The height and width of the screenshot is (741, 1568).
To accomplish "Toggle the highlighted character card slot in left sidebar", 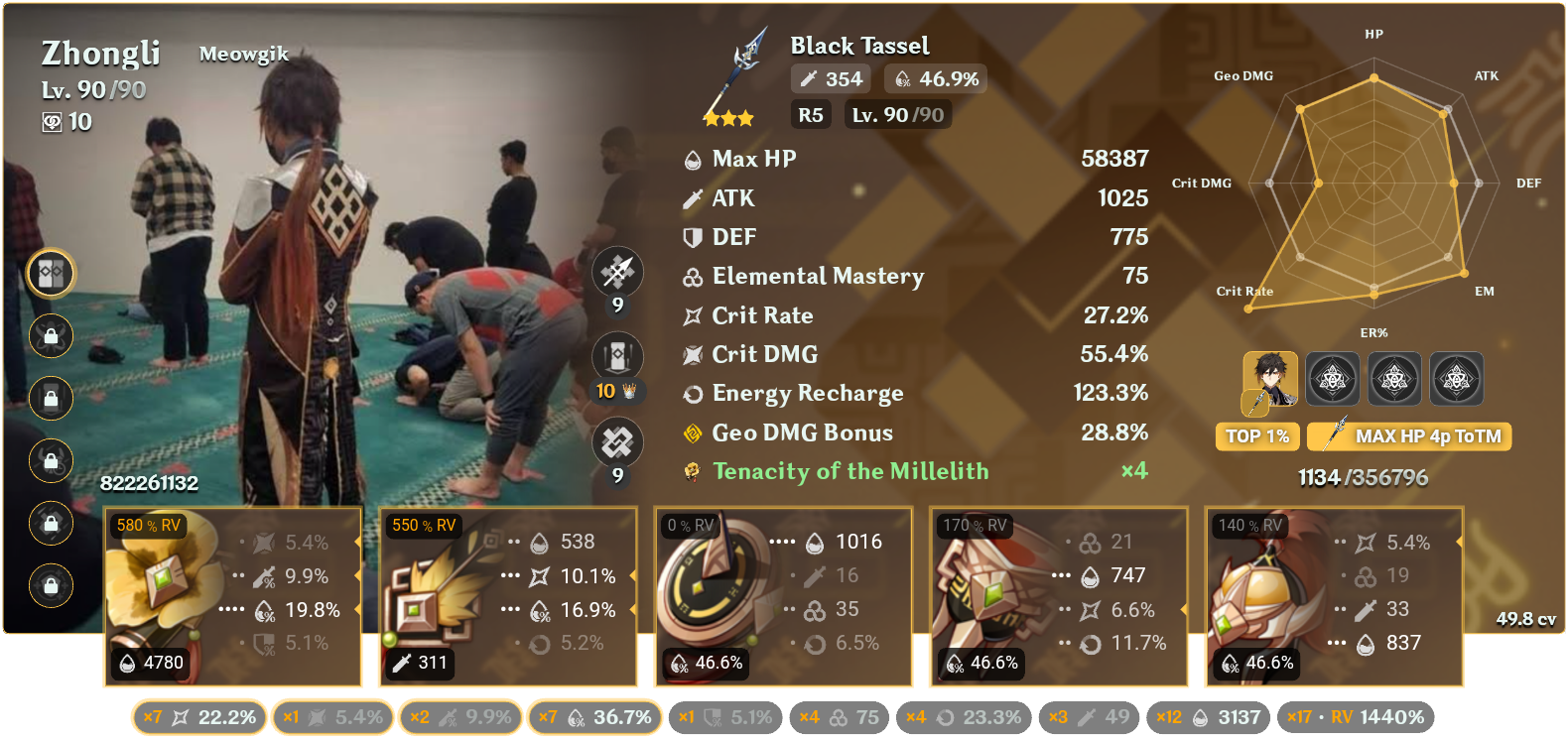I will (50, 275).
